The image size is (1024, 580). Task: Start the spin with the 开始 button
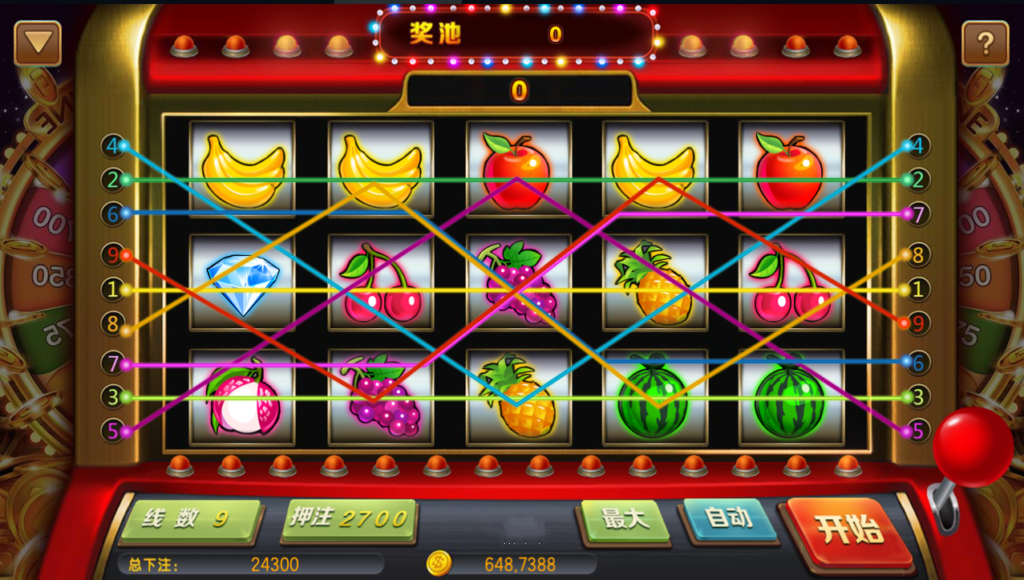[849, 530]
